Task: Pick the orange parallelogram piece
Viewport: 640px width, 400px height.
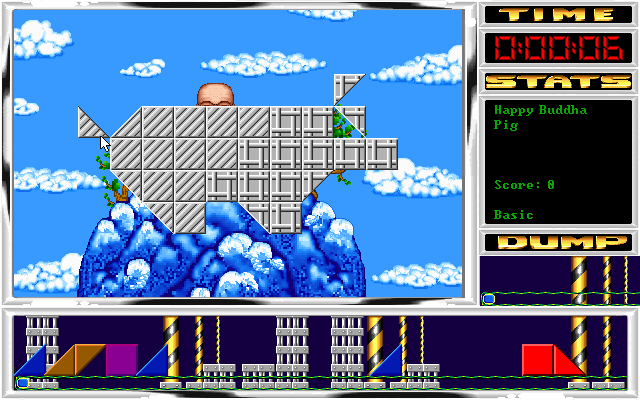Action: (75, 359)
